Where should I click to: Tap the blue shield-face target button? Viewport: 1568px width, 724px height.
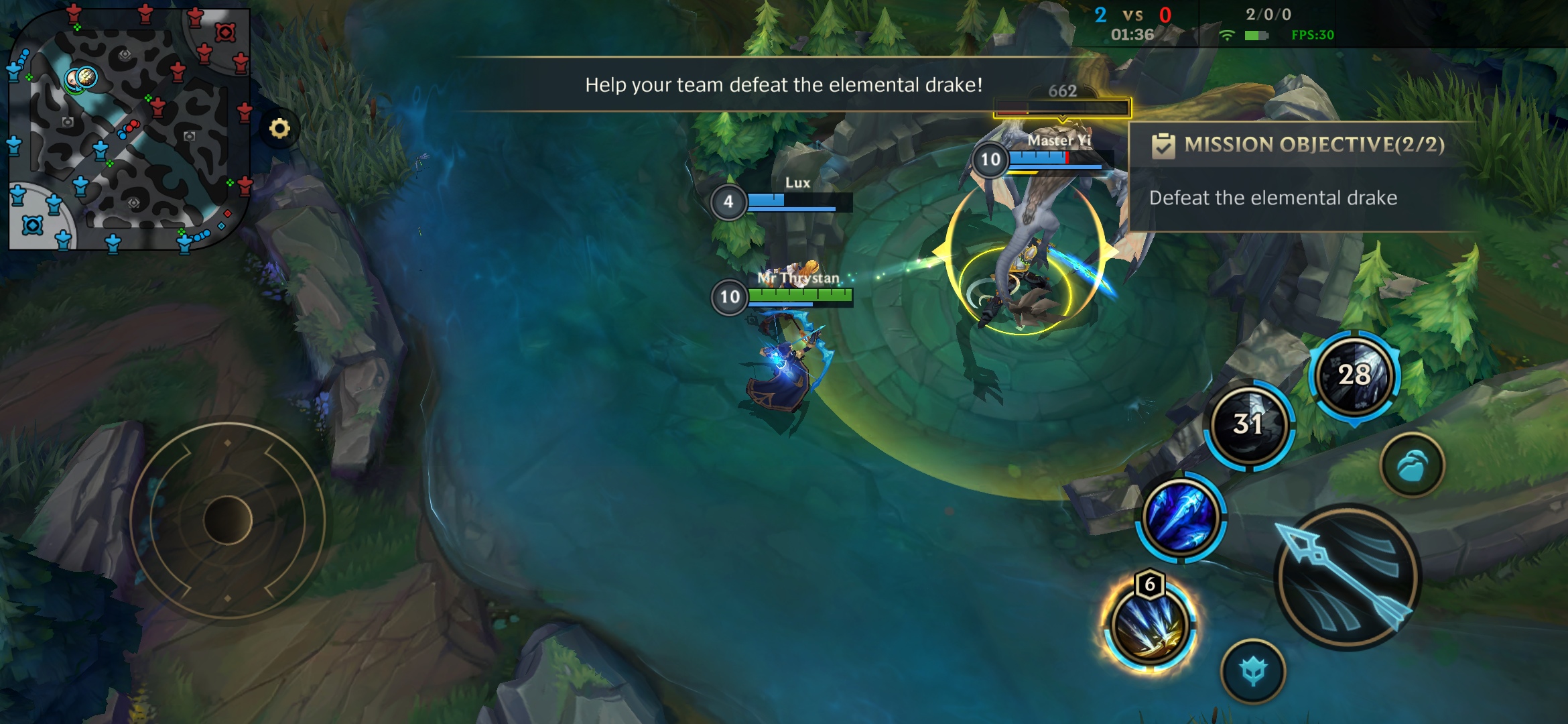1252,671
